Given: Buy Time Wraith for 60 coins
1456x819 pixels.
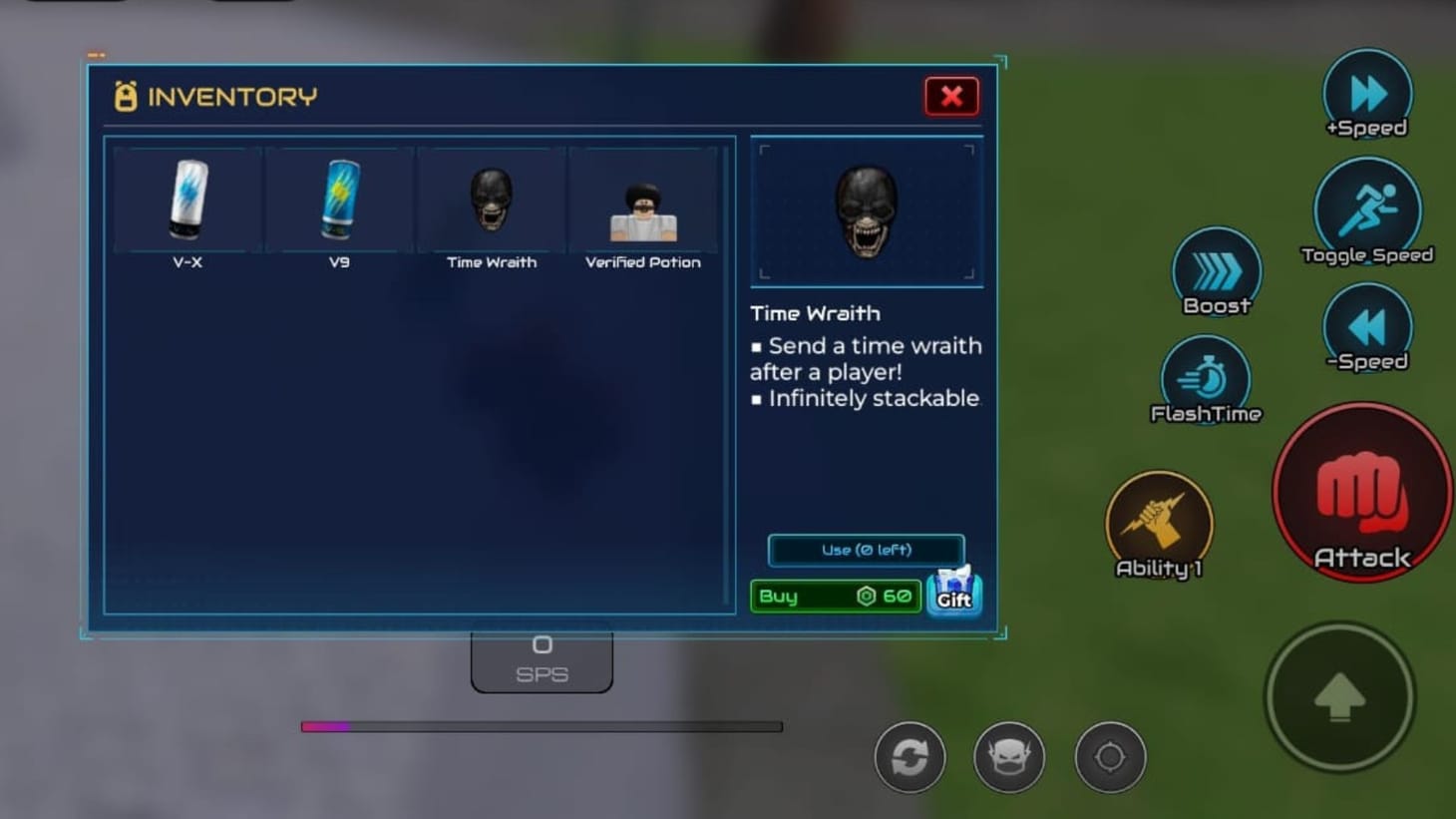Looking at the screenshot, I should [x=835, y=596].
